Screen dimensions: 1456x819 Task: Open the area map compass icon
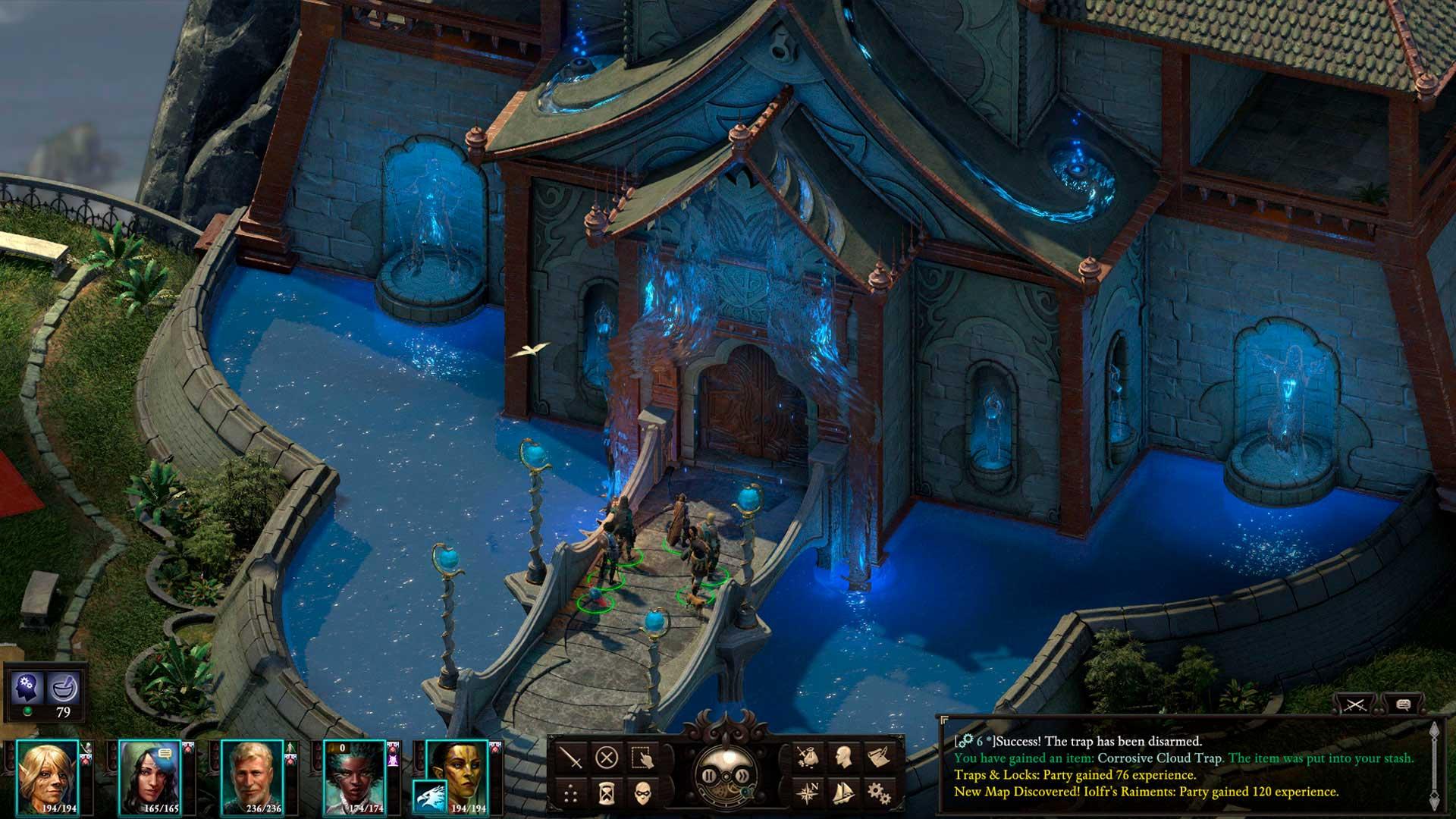pyautogui.click(x=807, y=794)
